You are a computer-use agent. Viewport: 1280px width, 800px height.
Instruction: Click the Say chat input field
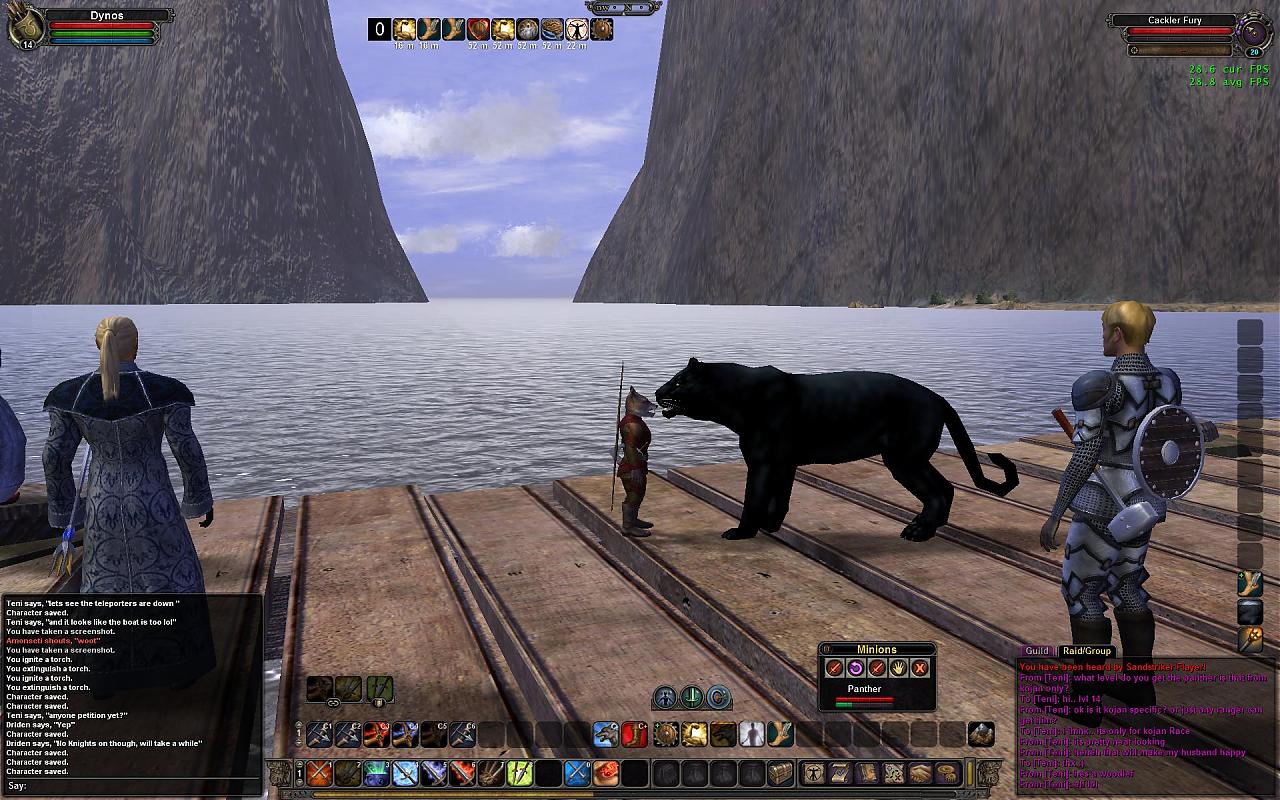pyautogui.click(x=140, y=786)
